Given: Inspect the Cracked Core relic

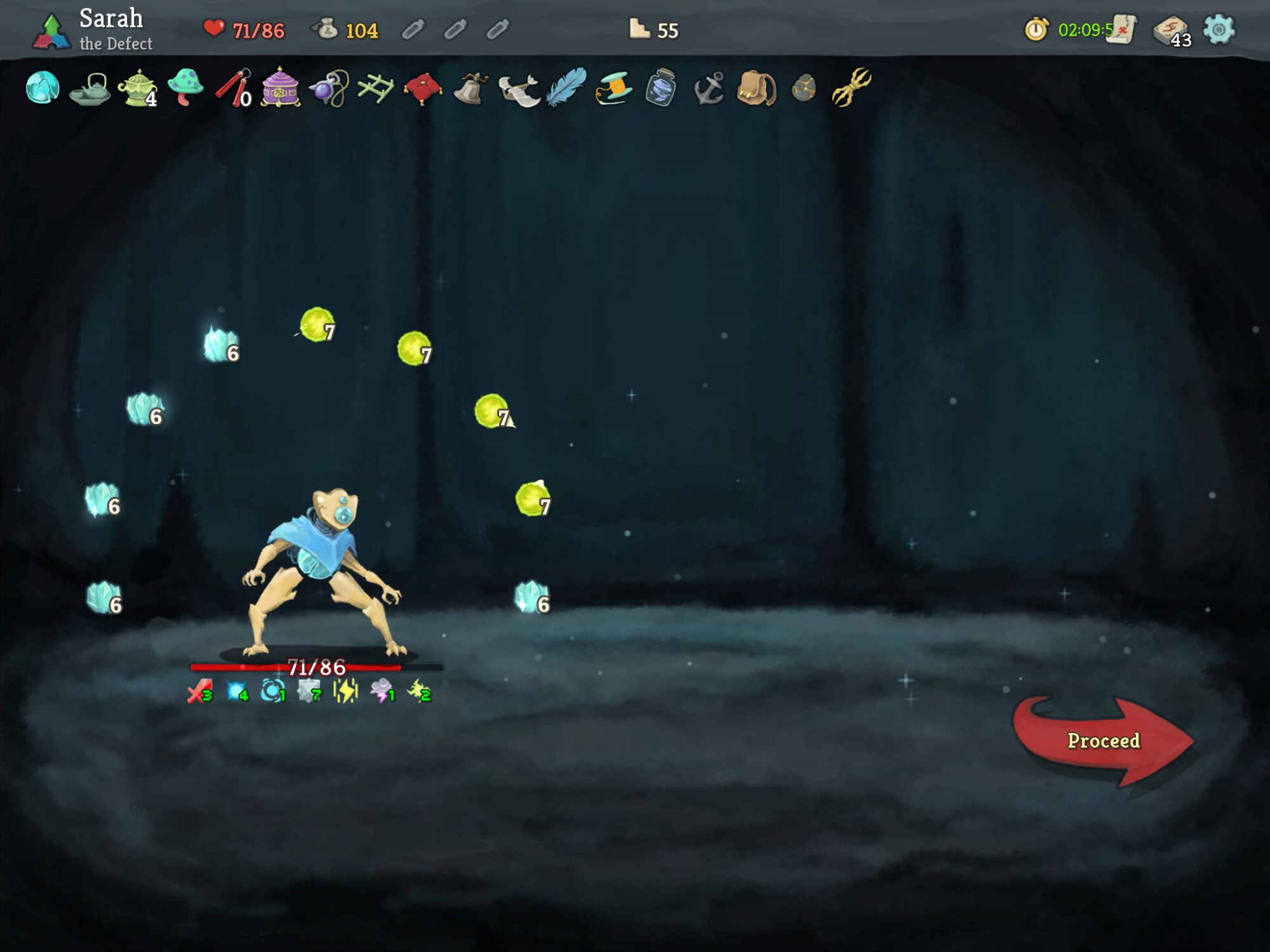Looking at the screenshot, I should pyautogui.click(x=43, y=88).
